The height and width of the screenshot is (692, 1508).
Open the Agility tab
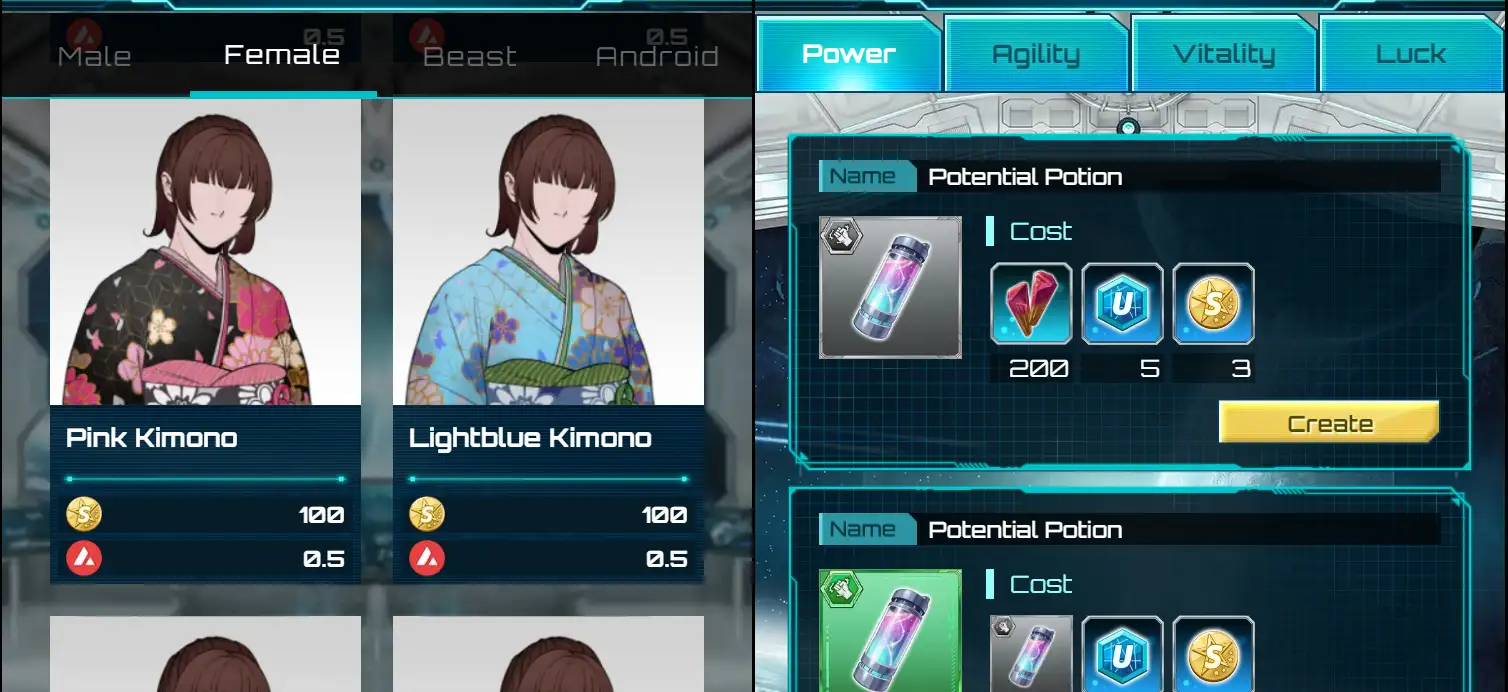pyautogui.click(x=1035, y=54)
